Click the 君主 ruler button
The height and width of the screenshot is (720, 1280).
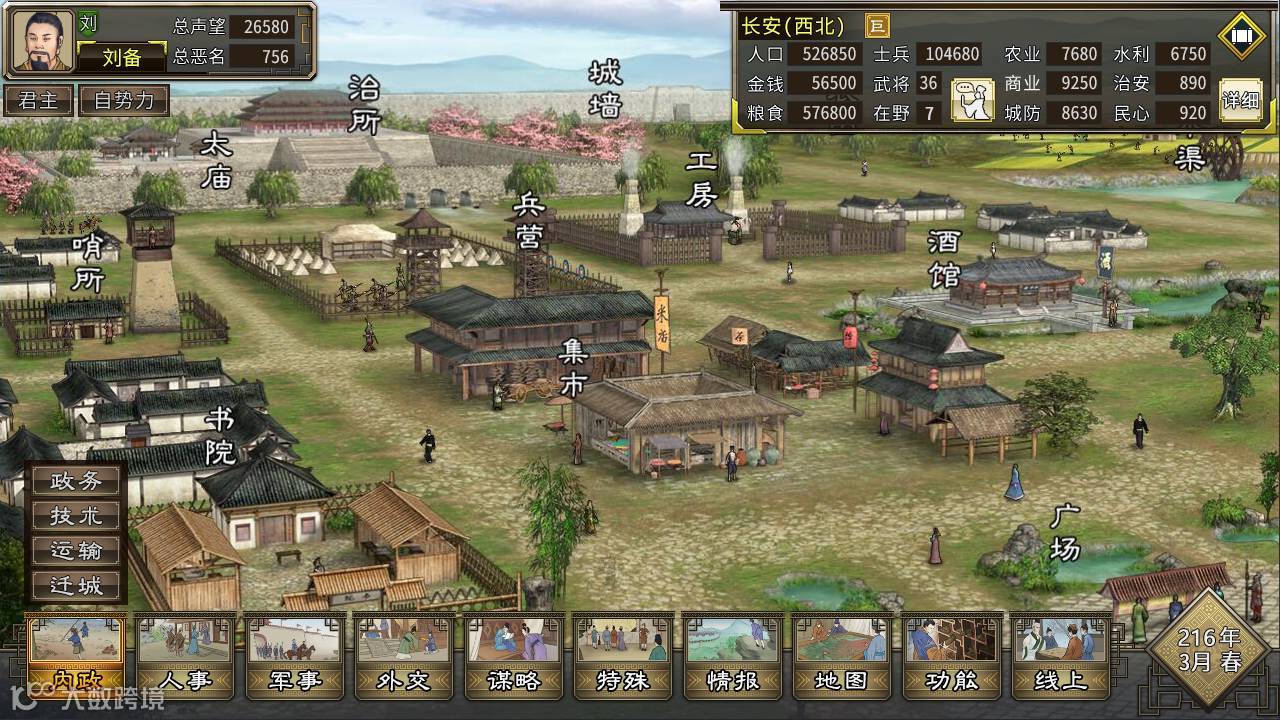click(39, 100)
